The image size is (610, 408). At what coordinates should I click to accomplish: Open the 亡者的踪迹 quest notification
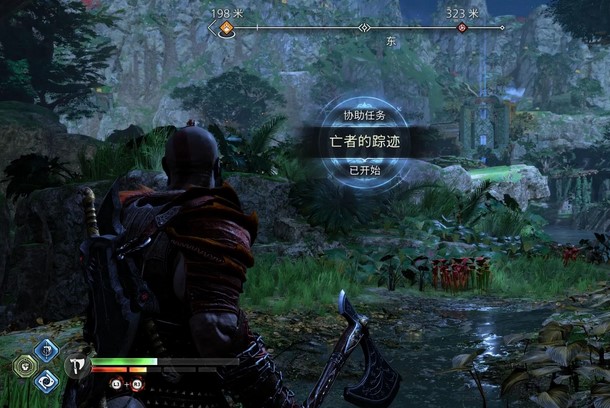coord(363,141)
